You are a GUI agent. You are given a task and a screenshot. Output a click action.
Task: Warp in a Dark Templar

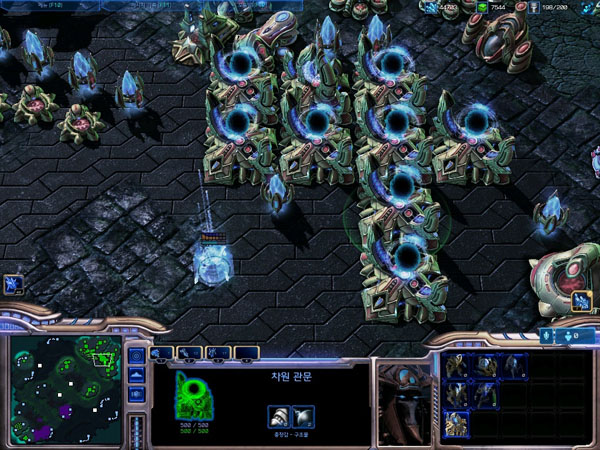[486, 393]
